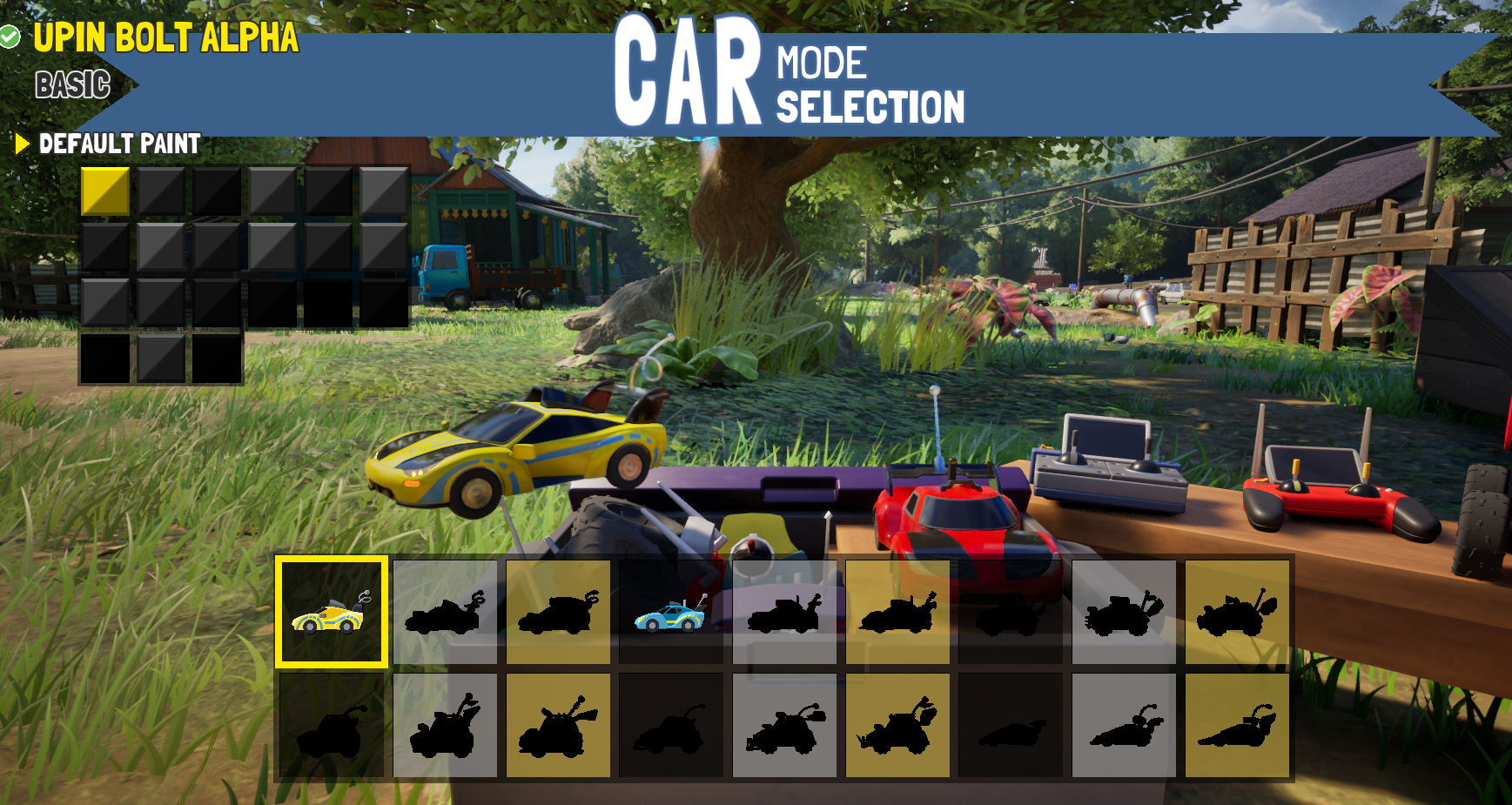
Task: Select the Basic car class label
Action: (x=73, y=84)
